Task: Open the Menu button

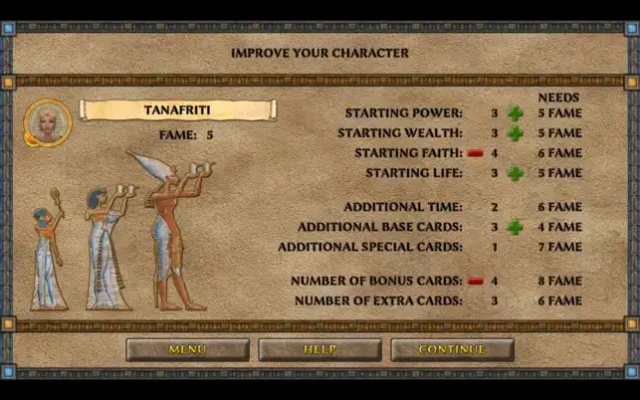Action: (187, 349)
